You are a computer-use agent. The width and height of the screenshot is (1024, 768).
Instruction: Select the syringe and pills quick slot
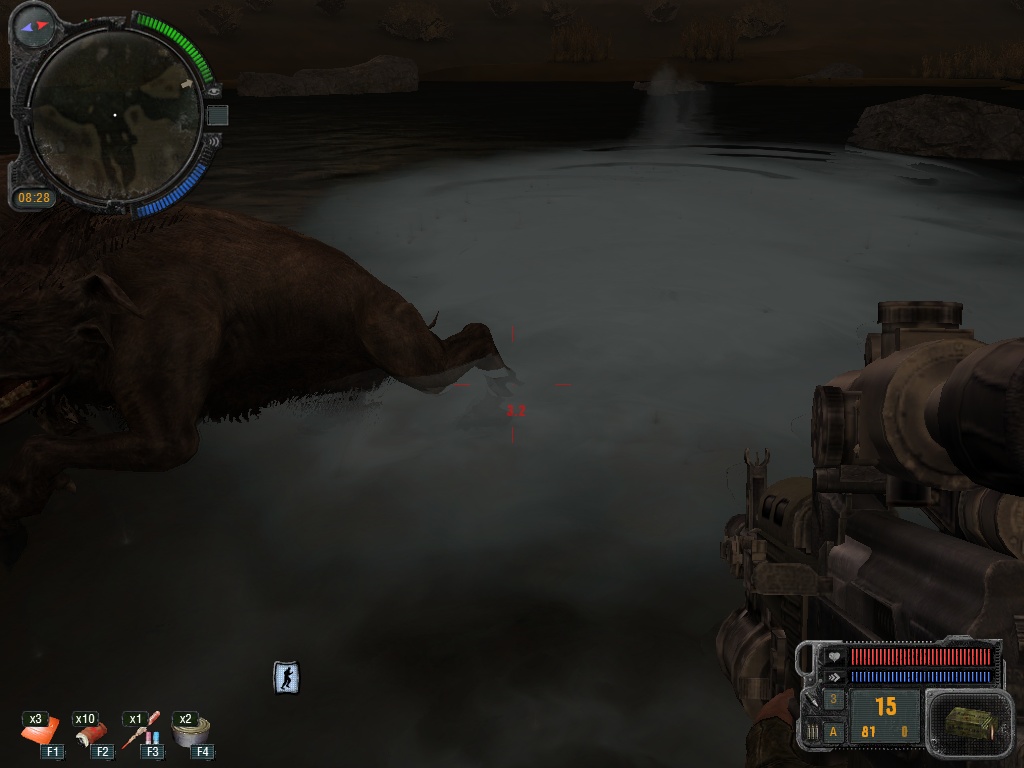[x=141, y=733]
